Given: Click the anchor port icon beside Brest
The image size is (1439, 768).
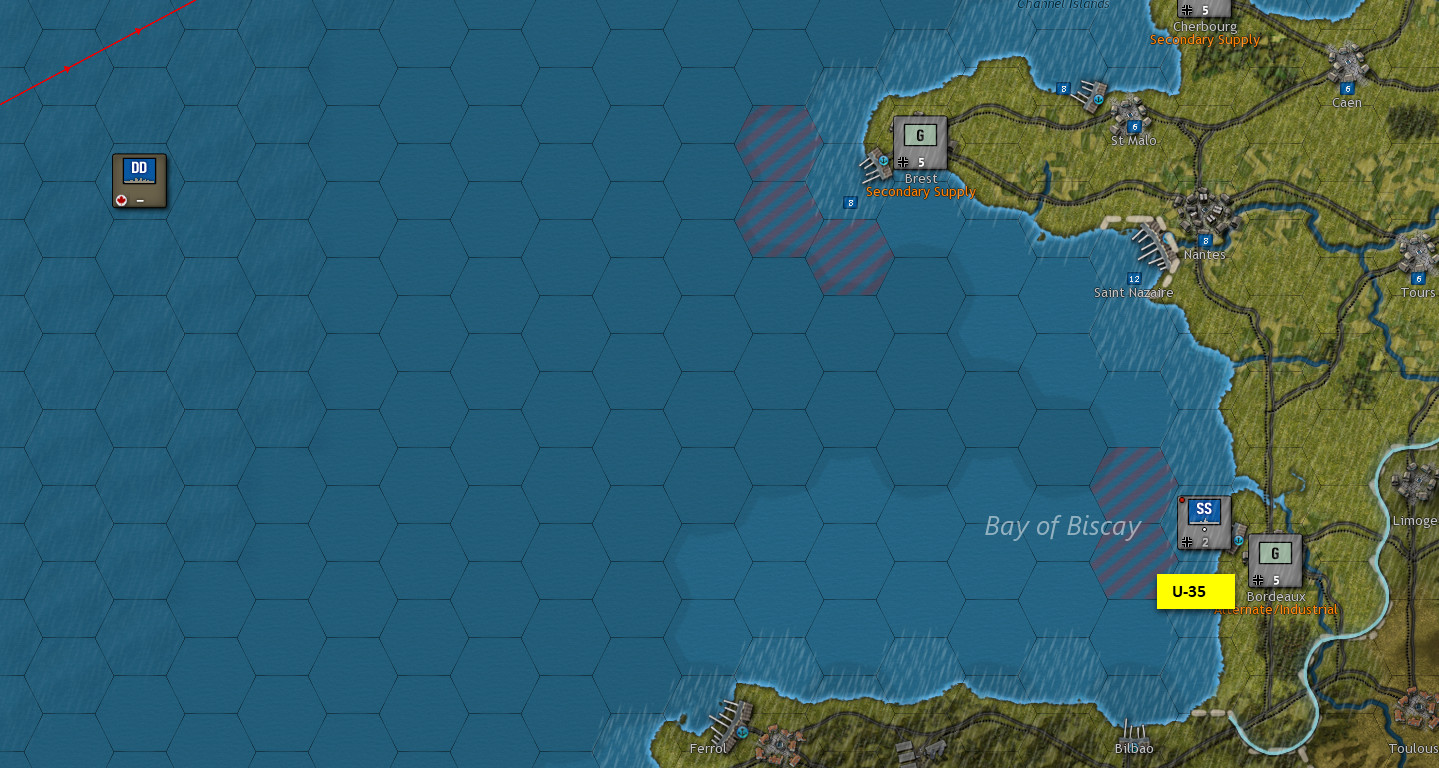Looking at the screenshot, I should [x=883, y=161].
